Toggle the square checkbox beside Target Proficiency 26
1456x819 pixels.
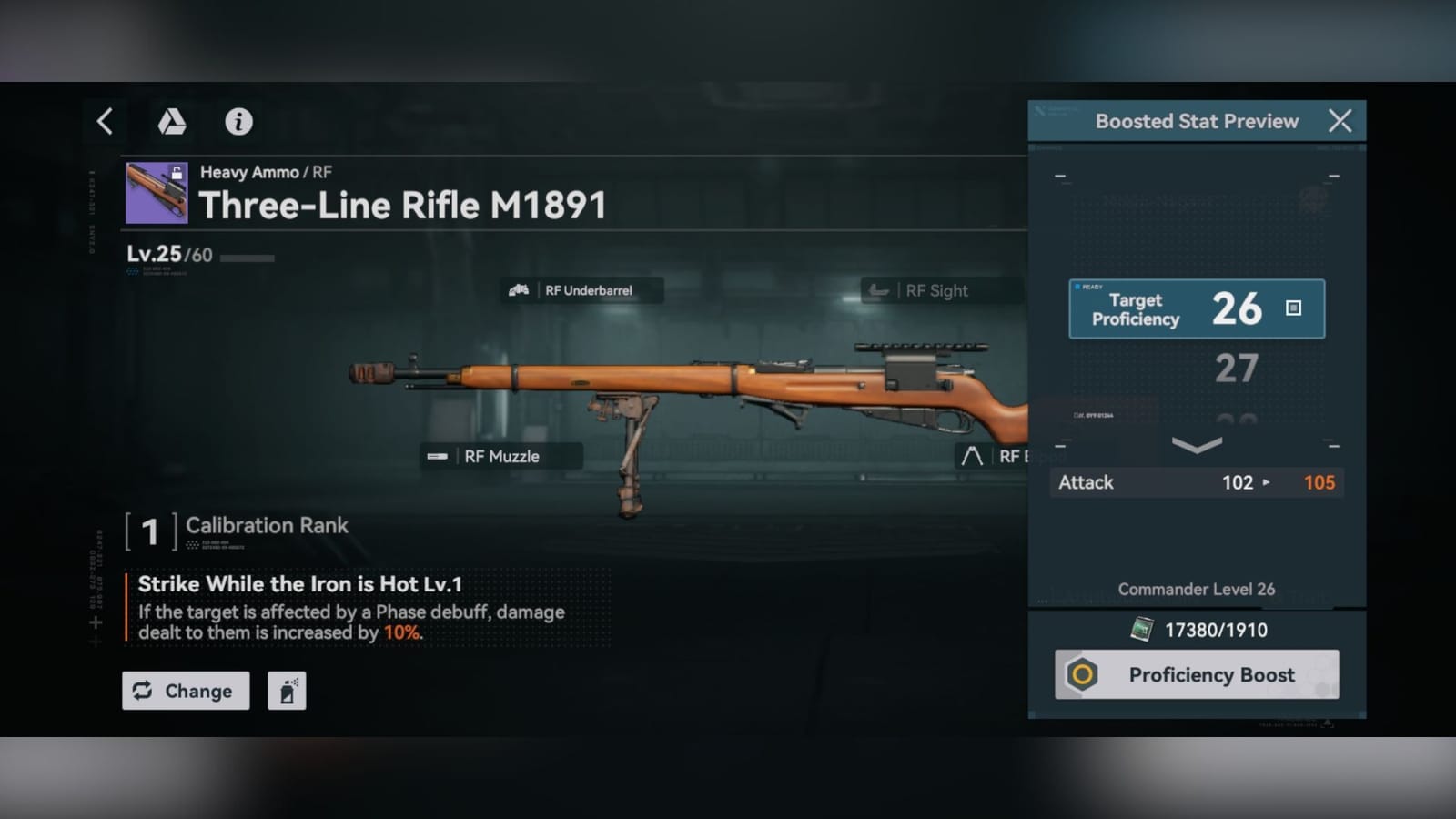[x=1292, y=309]
